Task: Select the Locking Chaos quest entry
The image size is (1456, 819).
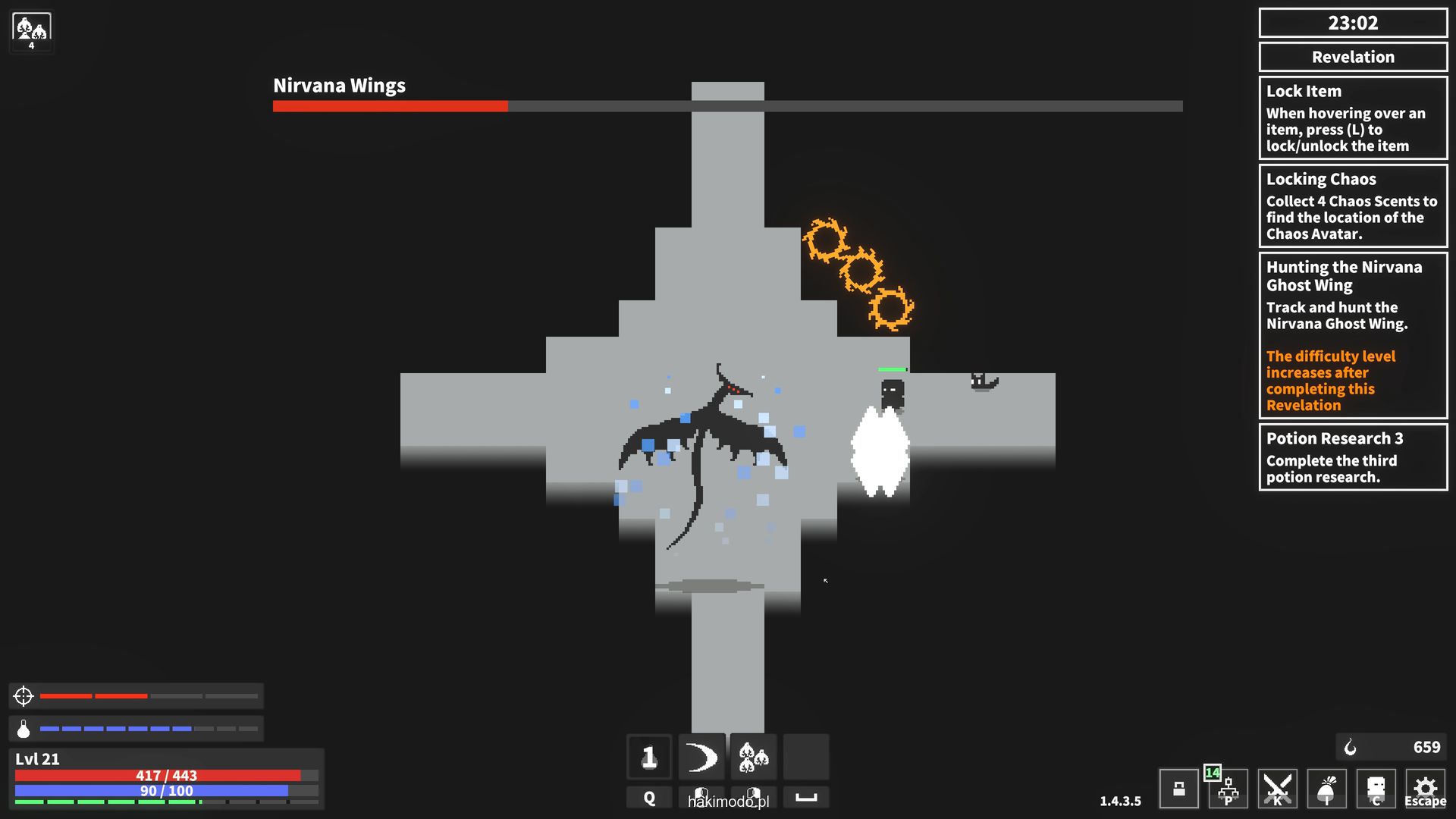Action: click(1353, 206)
